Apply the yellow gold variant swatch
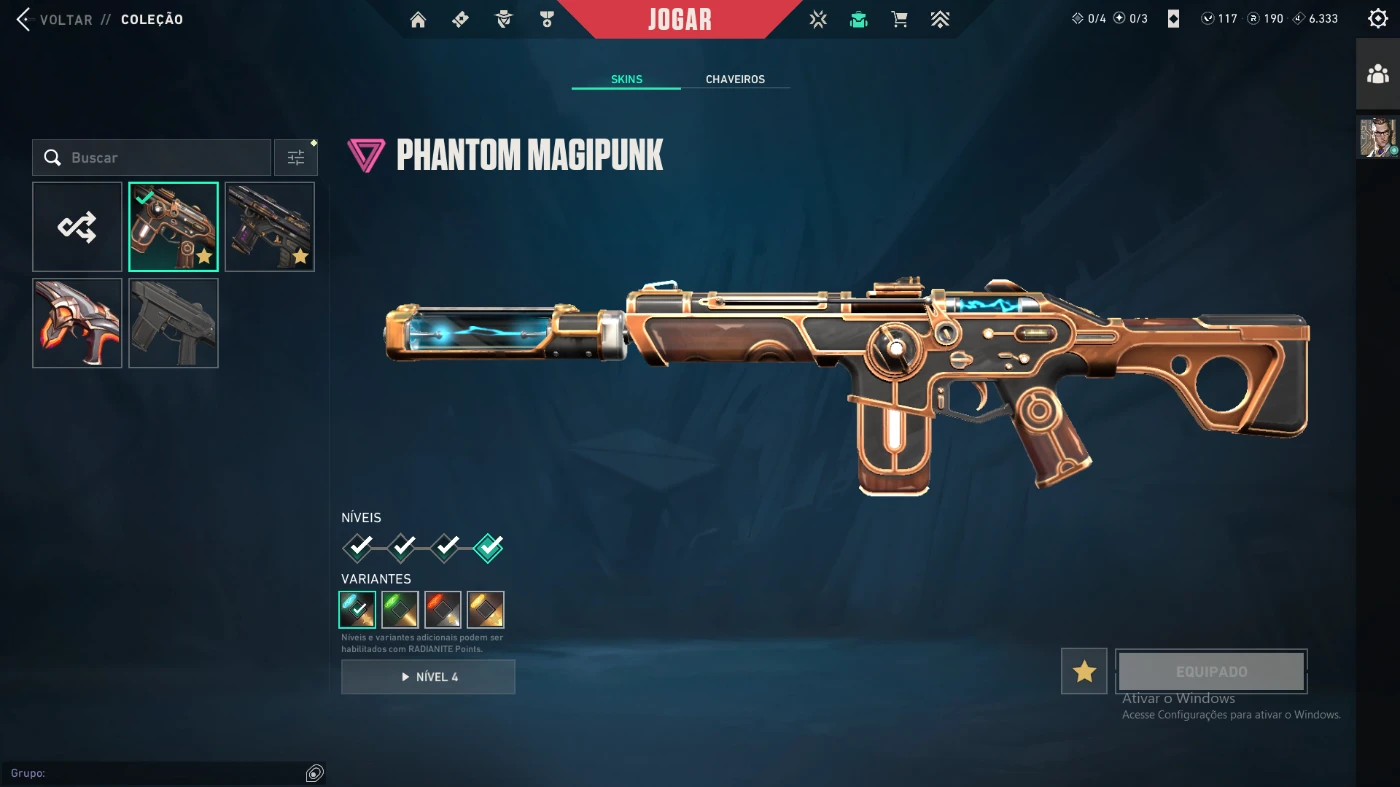This screenshot has width=1400, height=787. 486,609
